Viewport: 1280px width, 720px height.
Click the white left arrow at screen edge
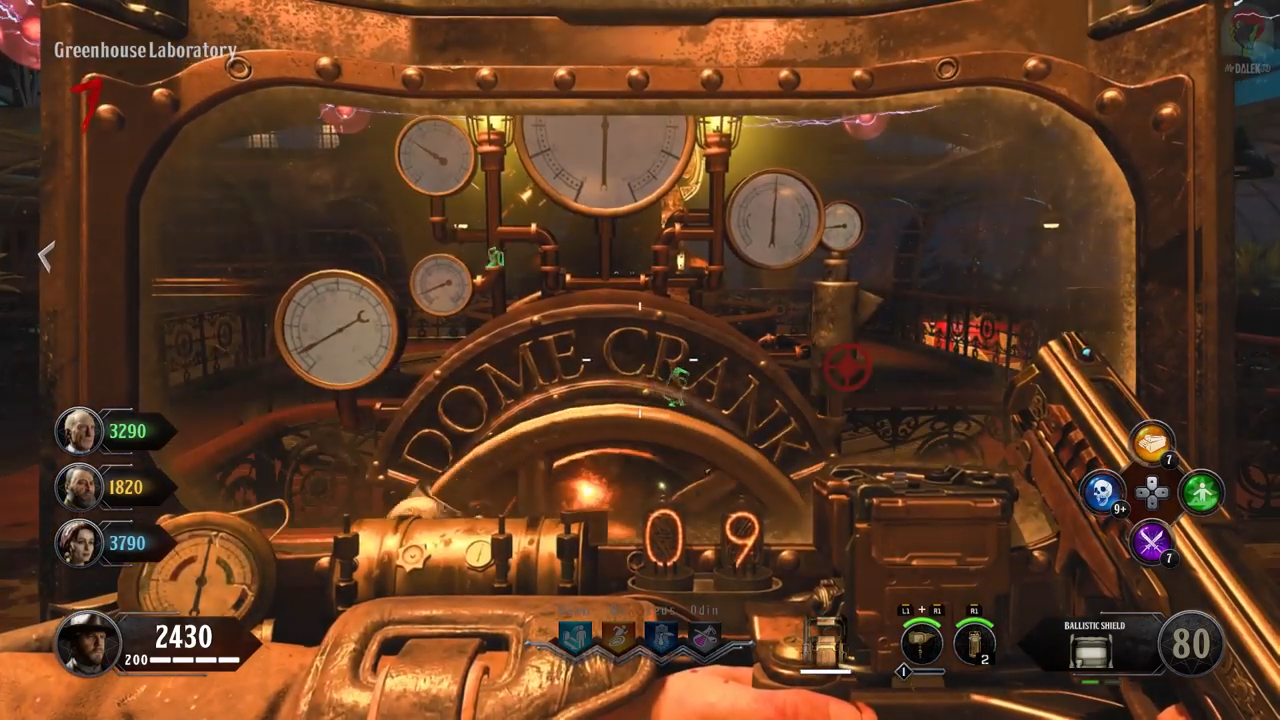click(x=46, y=257)
